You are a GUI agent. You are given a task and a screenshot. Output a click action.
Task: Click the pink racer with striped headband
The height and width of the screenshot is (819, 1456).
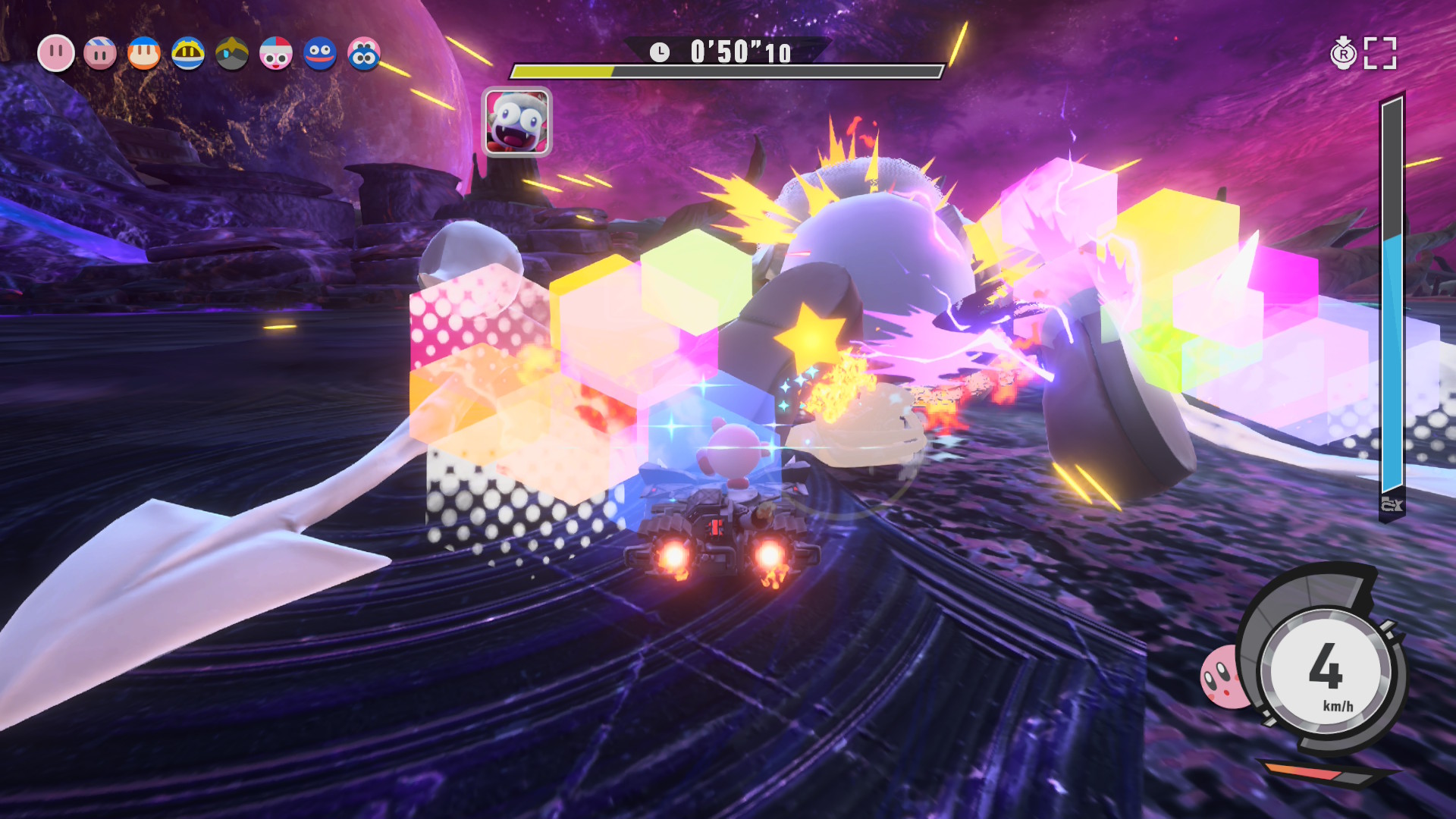[100, 54]
